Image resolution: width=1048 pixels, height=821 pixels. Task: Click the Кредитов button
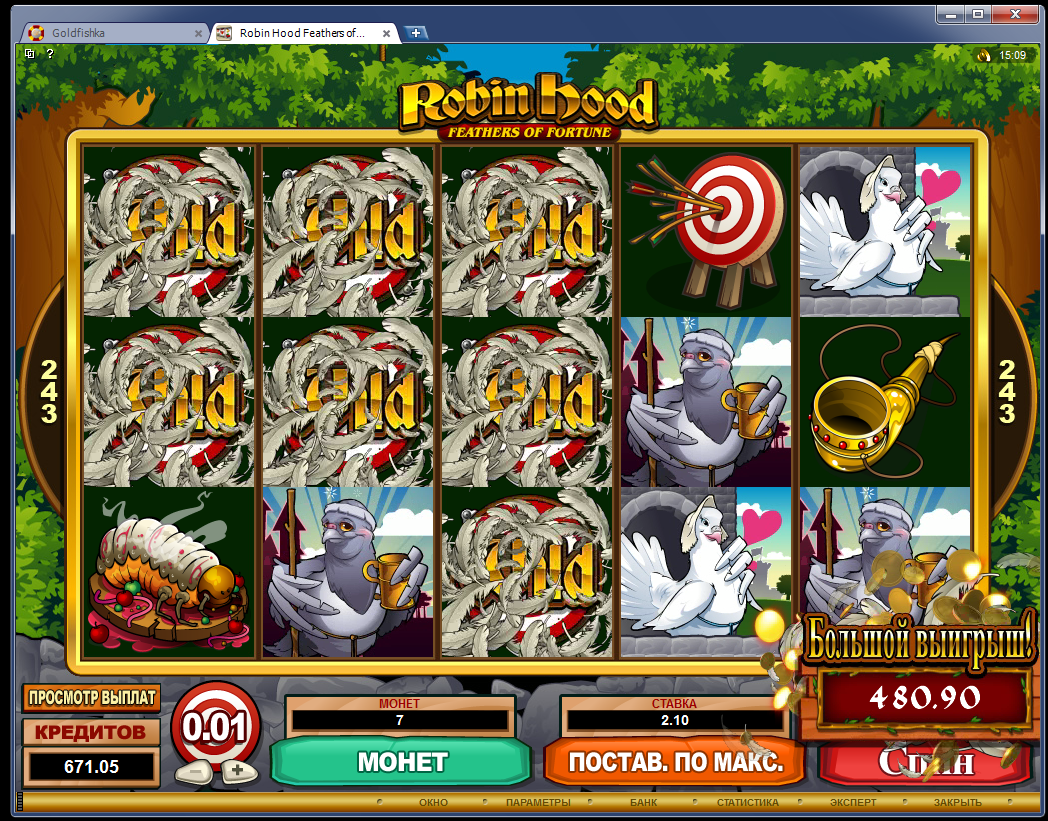click(x=91, y=732)
